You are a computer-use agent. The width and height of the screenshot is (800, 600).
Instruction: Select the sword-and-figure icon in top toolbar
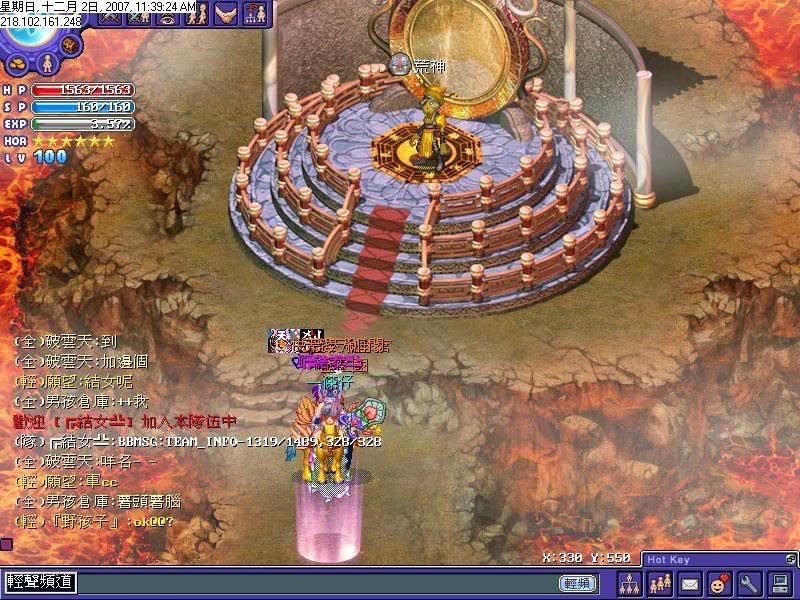click(138, 16)
